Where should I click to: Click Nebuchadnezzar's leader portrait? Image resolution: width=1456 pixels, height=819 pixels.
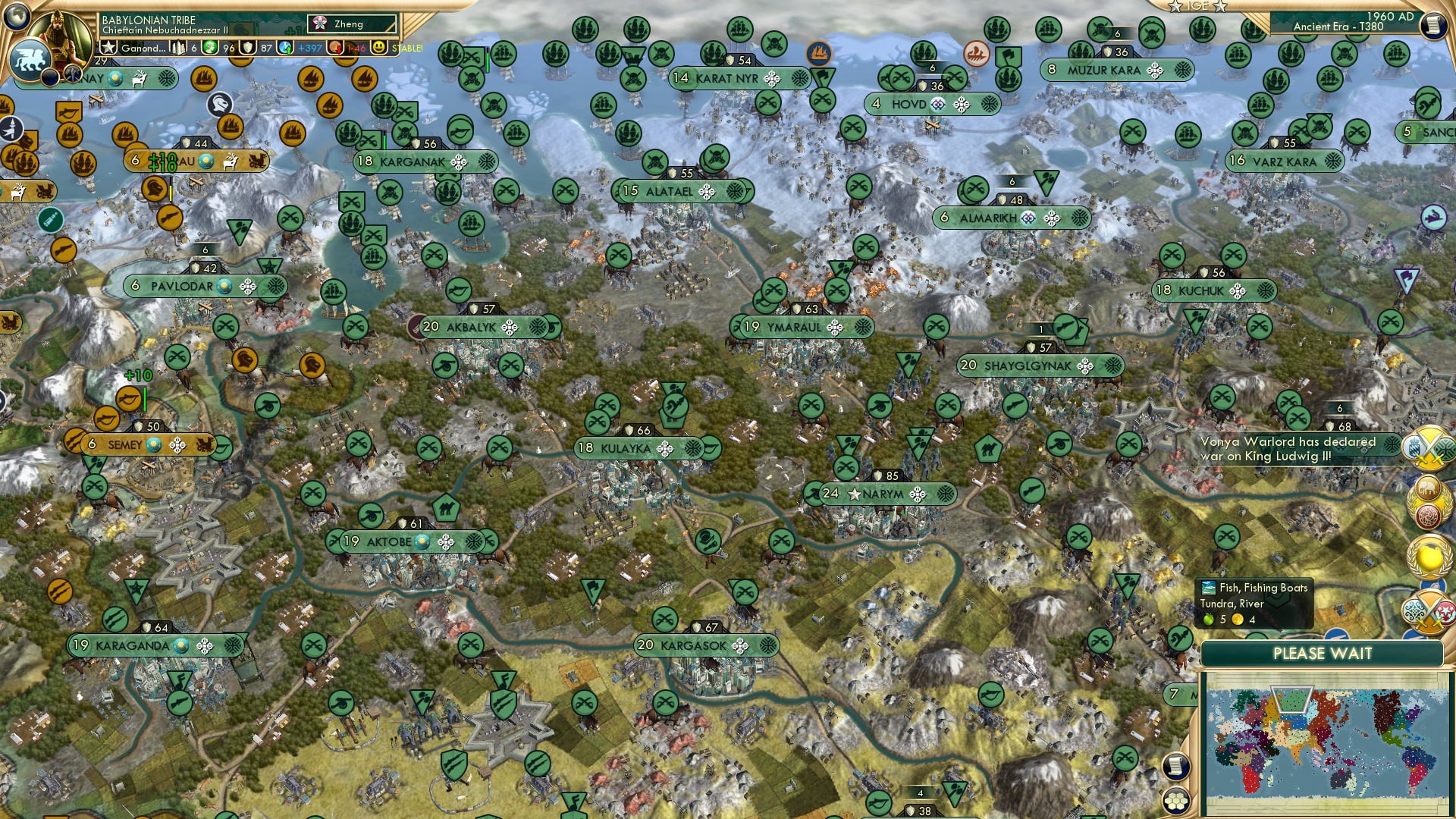click(x=59, y=34)
